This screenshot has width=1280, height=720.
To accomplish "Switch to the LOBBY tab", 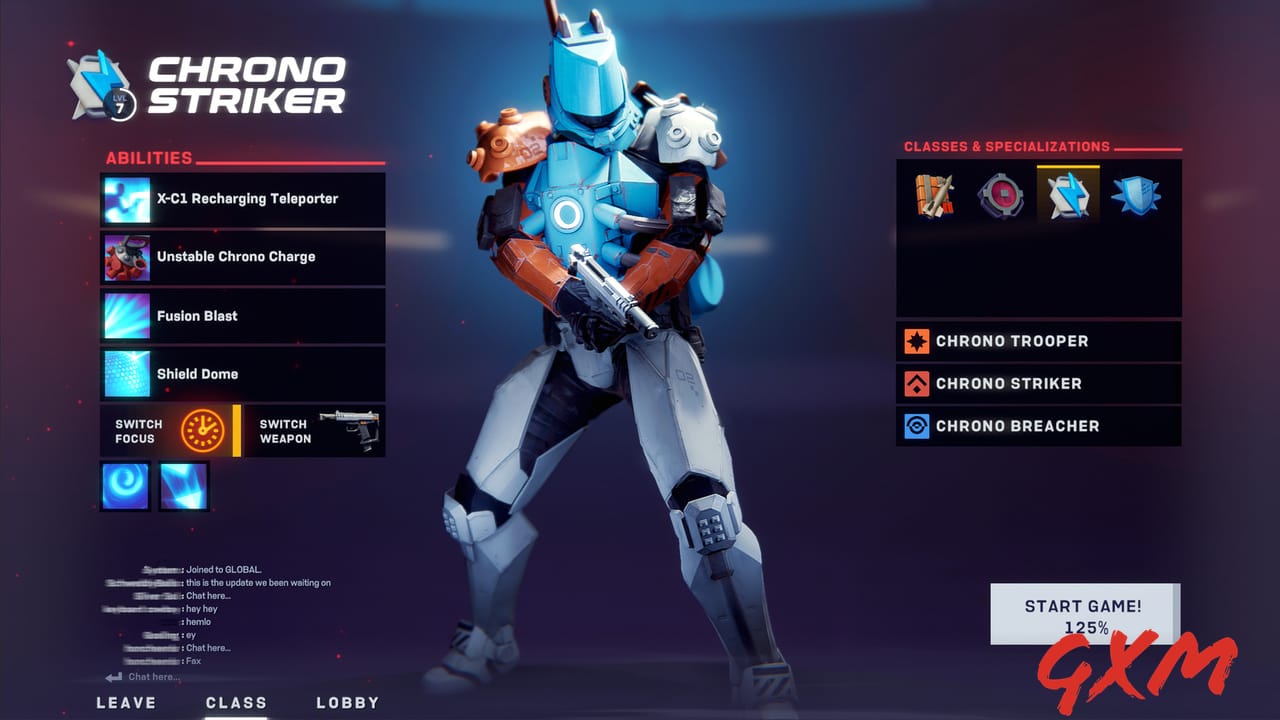I will (x=347, y=703).
